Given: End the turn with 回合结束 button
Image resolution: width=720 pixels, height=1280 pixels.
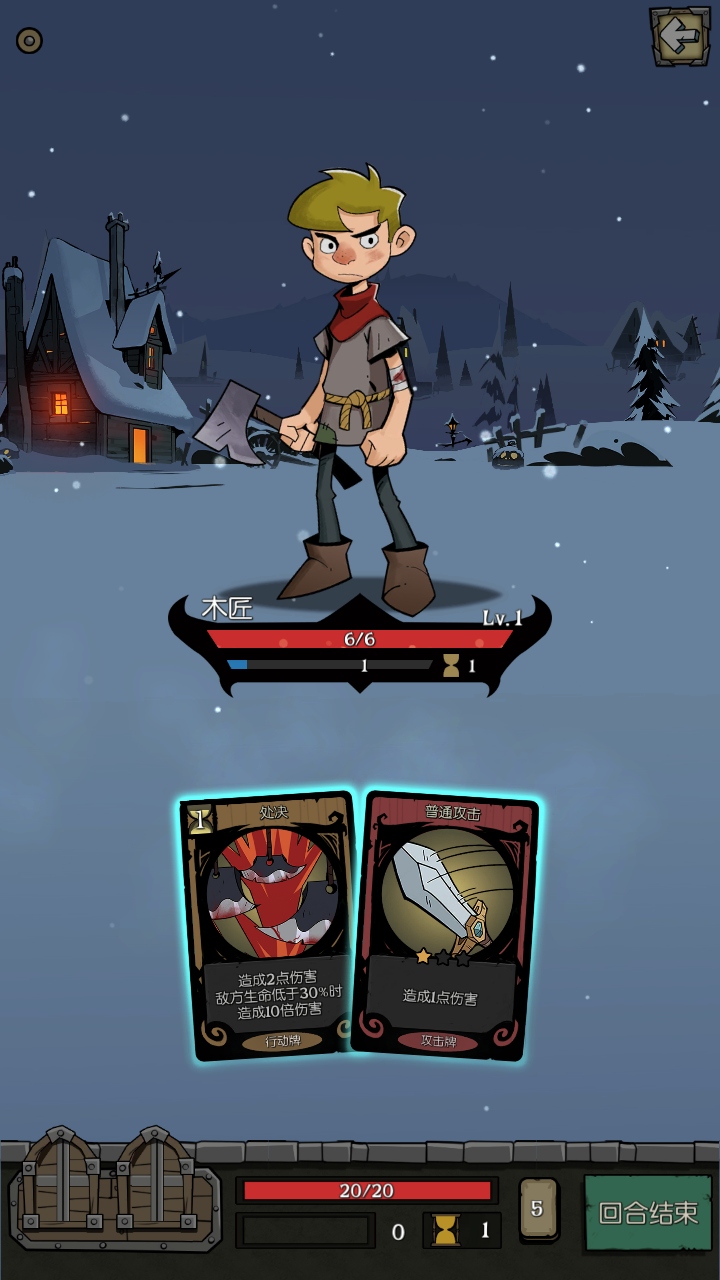Looking at the screenshot, I should tap(648, 1212).
